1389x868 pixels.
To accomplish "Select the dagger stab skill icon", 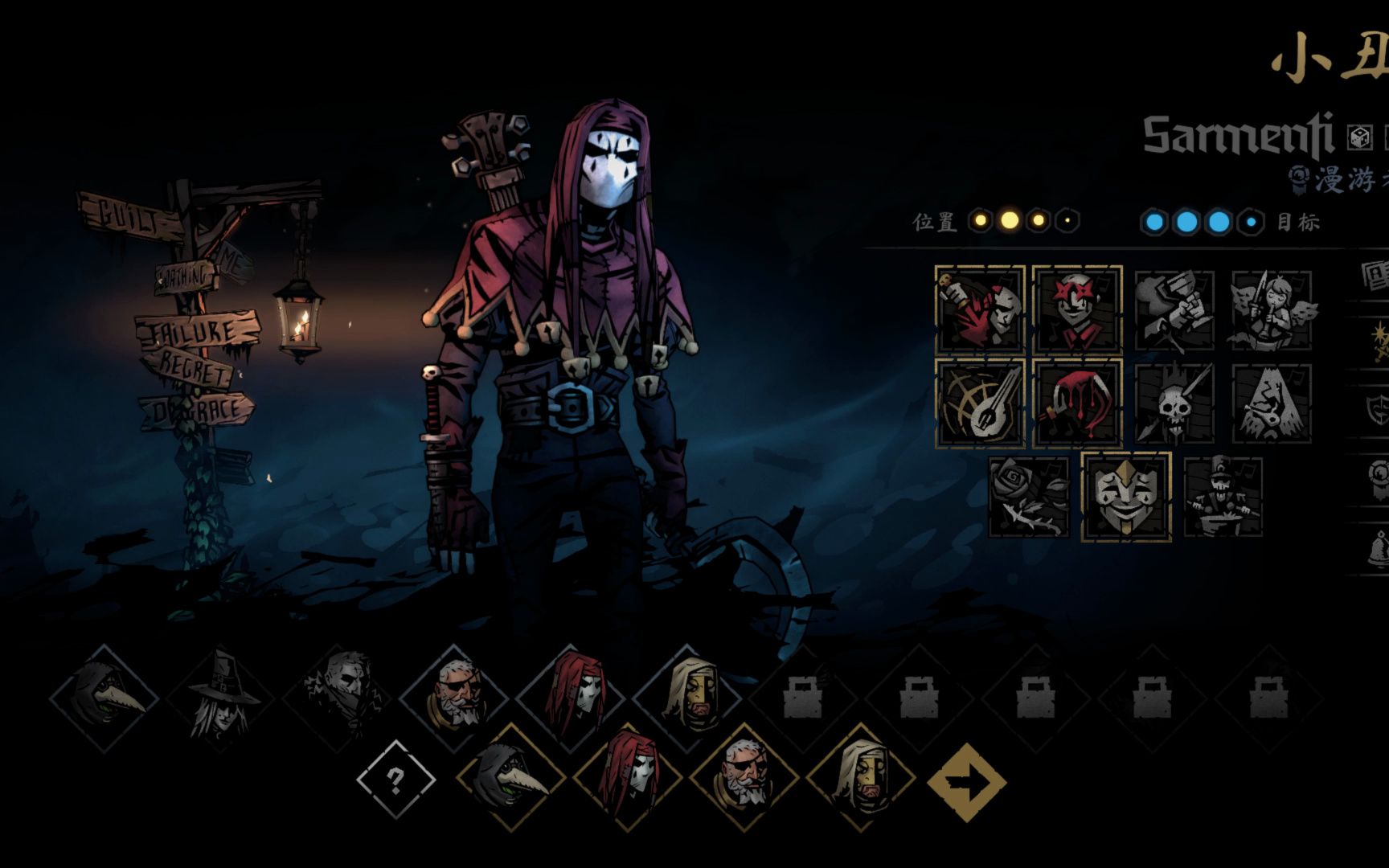I will tap(980, 309).
